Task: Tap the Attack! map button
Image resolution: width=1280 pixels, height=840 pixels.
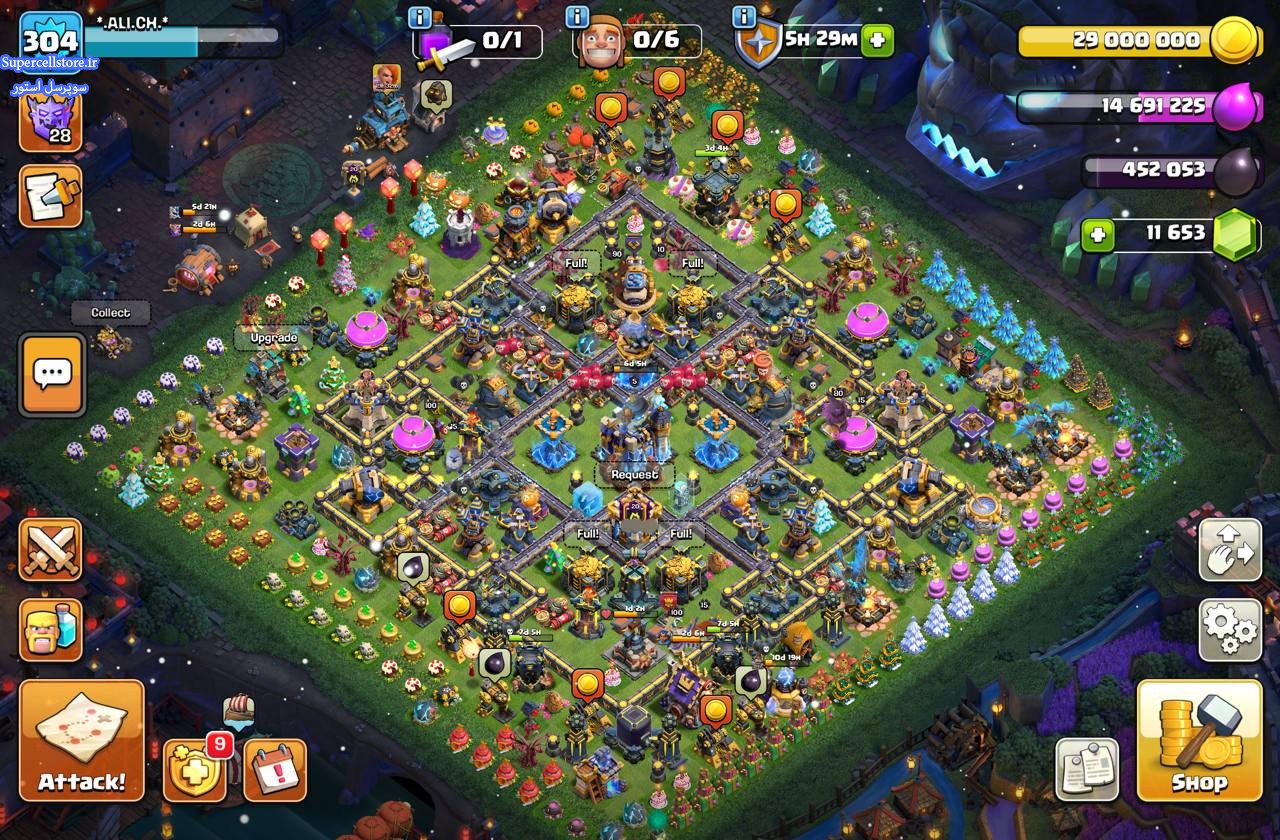Action: pyautogui.click(x=81, y=740)
